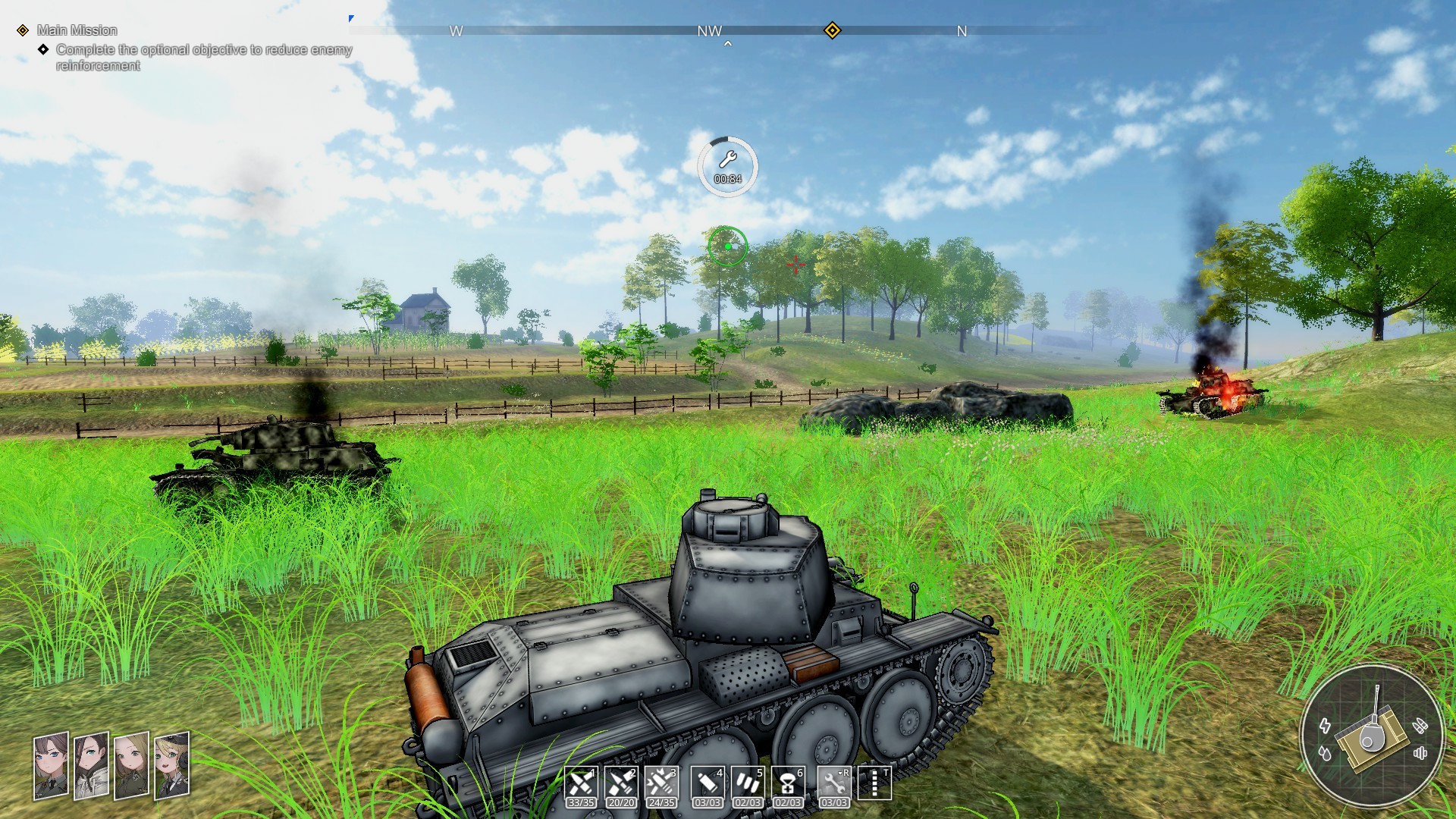Click the engine lightning icon on the minimap
The width and height of the screenshot is (1456, 819).
click(x=1326, y=726)
